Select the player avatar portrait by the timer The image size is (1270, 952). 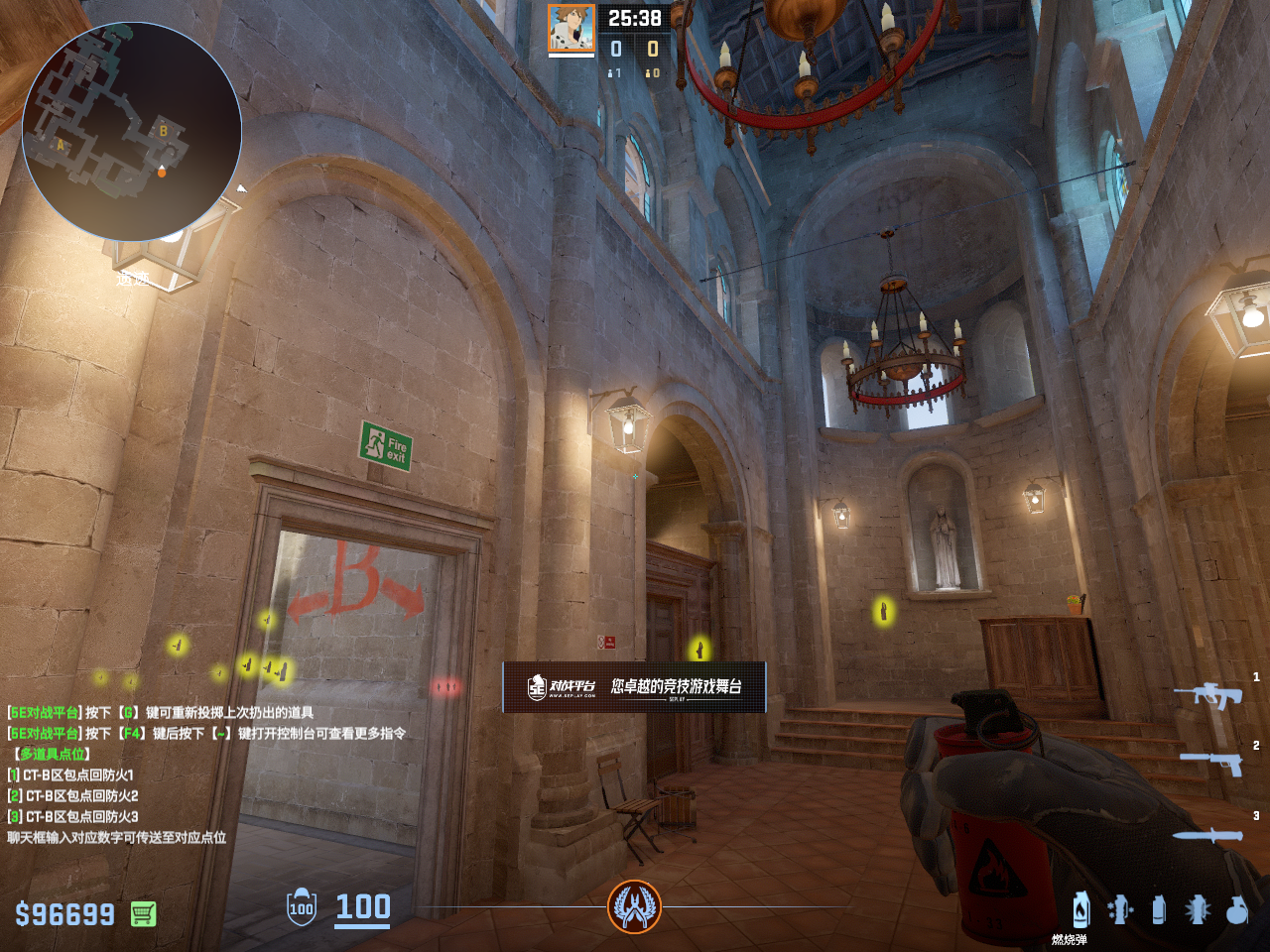[x=571, y=29]
